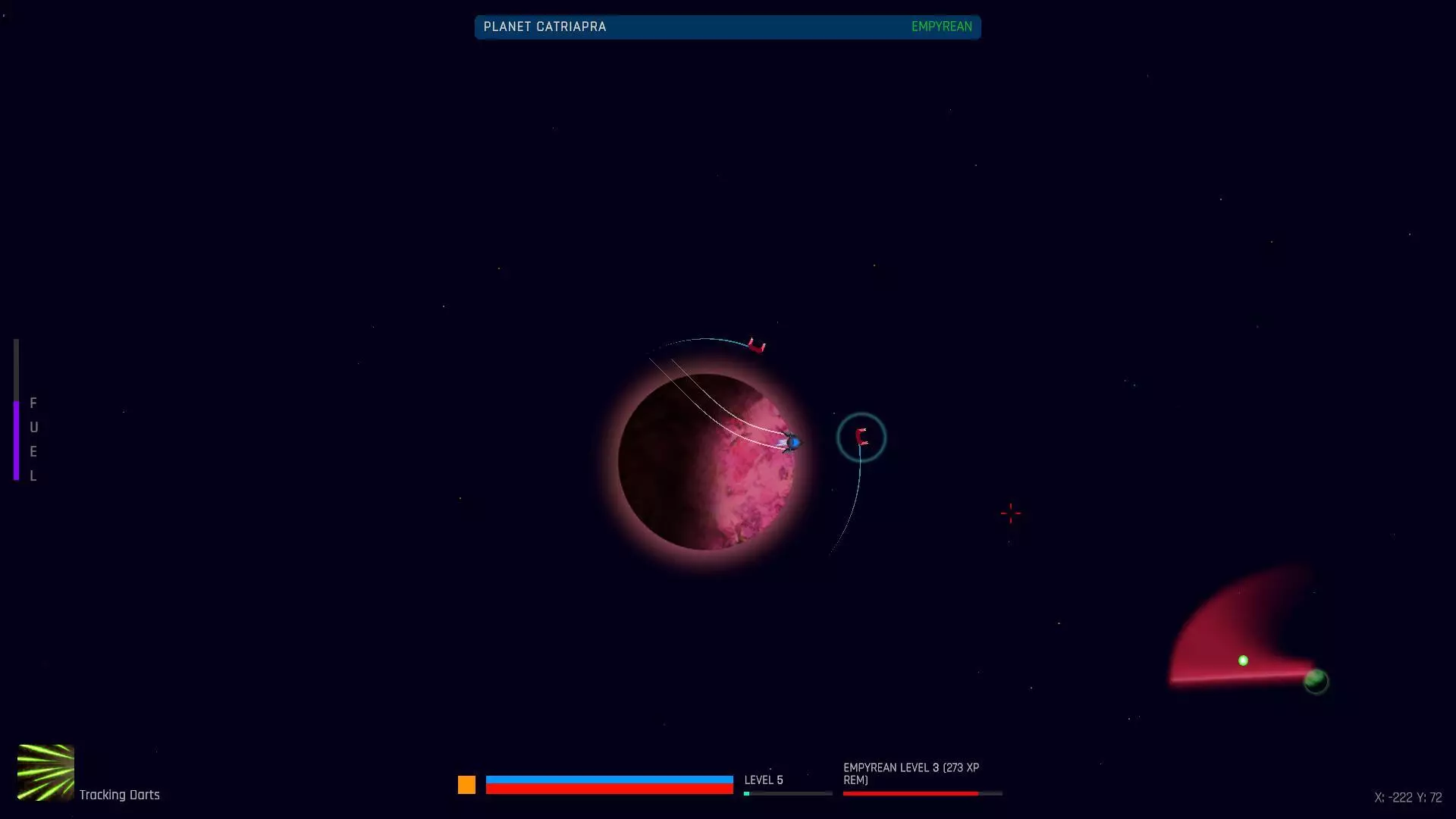Expand the LEVEL 5 progress details
1456x819 pixels.
764,780
